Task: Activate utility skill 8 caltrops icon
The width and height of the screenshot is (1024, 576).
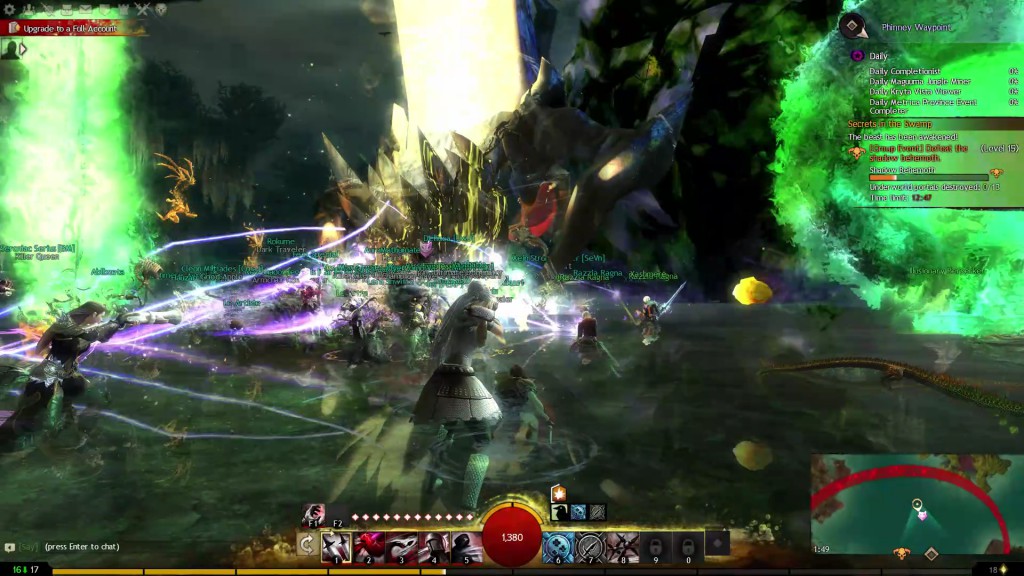Action: coord(623,547)
